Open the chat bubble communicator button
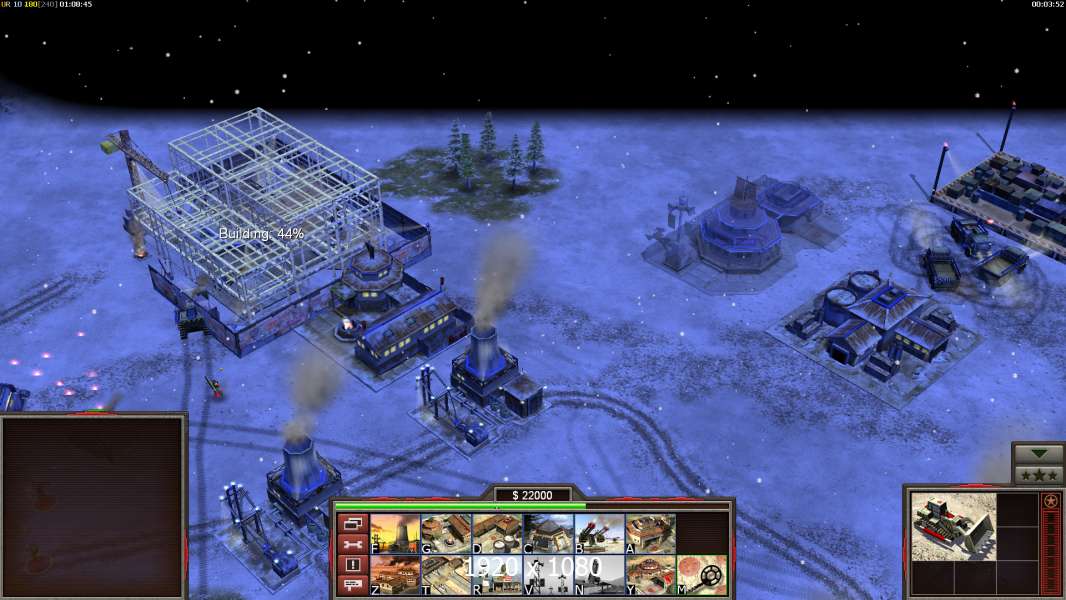The image size is (1066, 600). [x=353, y=585]
